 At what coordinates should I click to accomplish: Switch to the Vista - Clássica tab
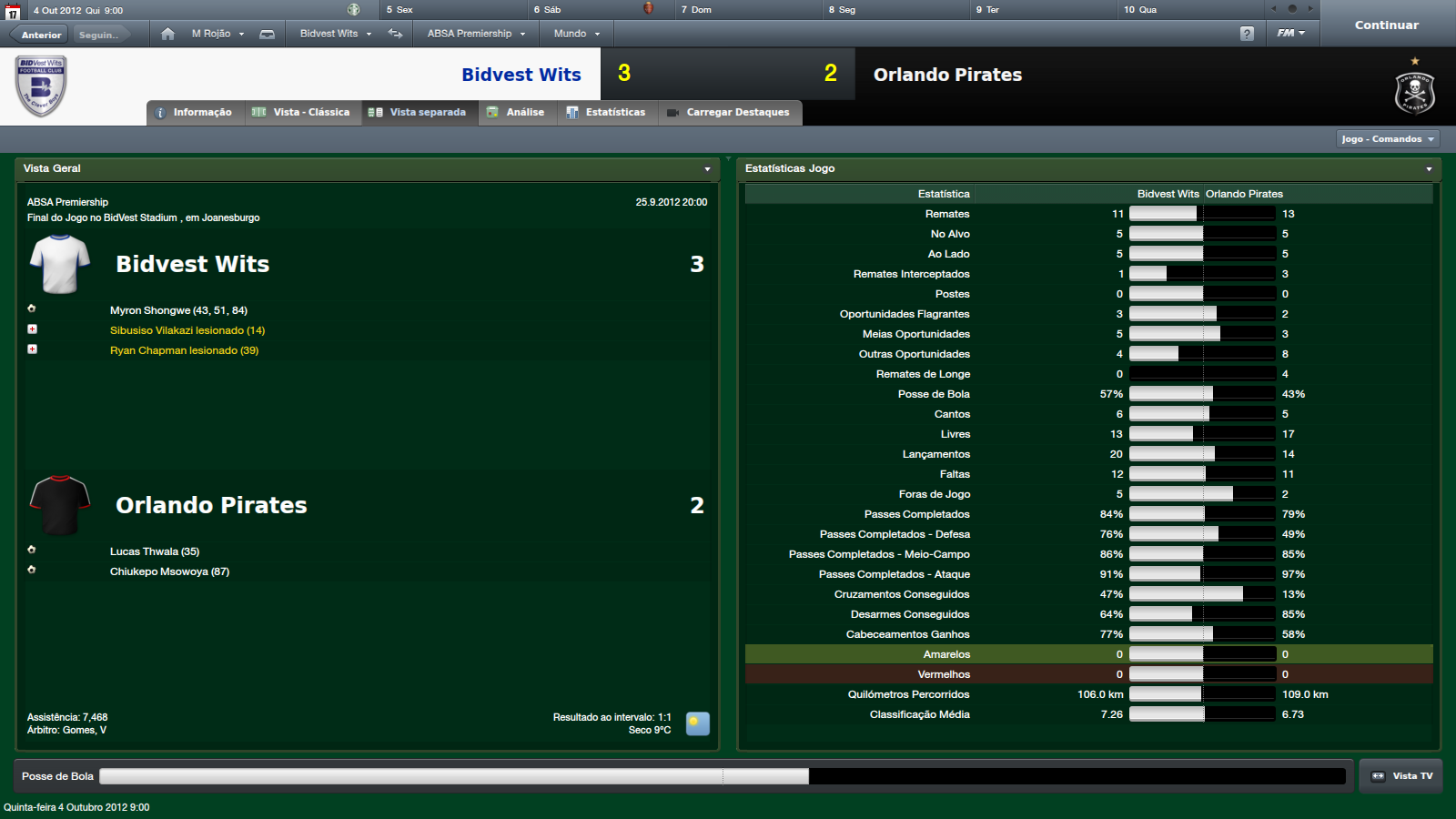(x=302, y=113)
